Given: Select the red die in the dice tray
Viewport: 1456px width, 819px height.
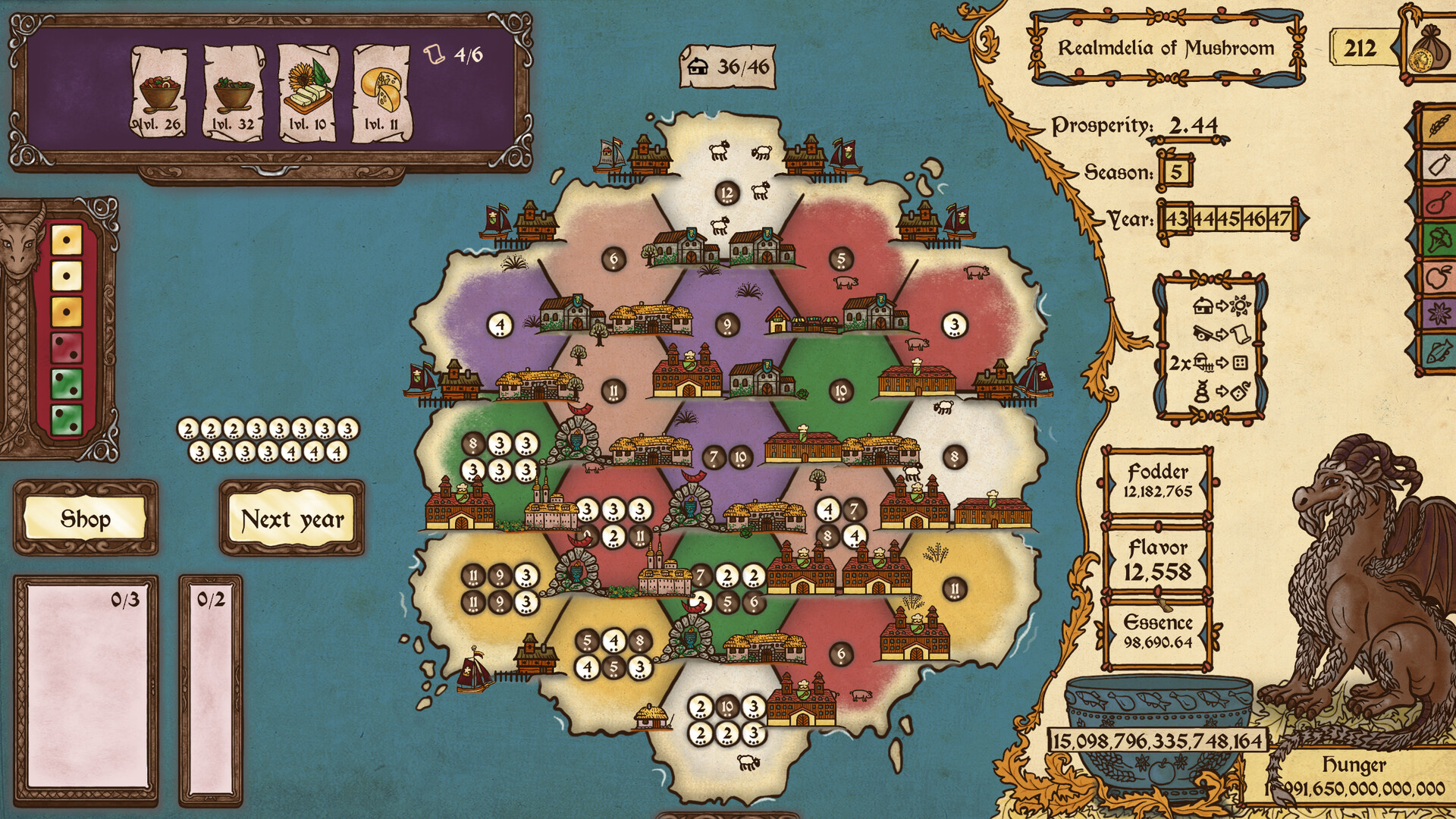Looking at the screenshot, I should coord(66,347).
